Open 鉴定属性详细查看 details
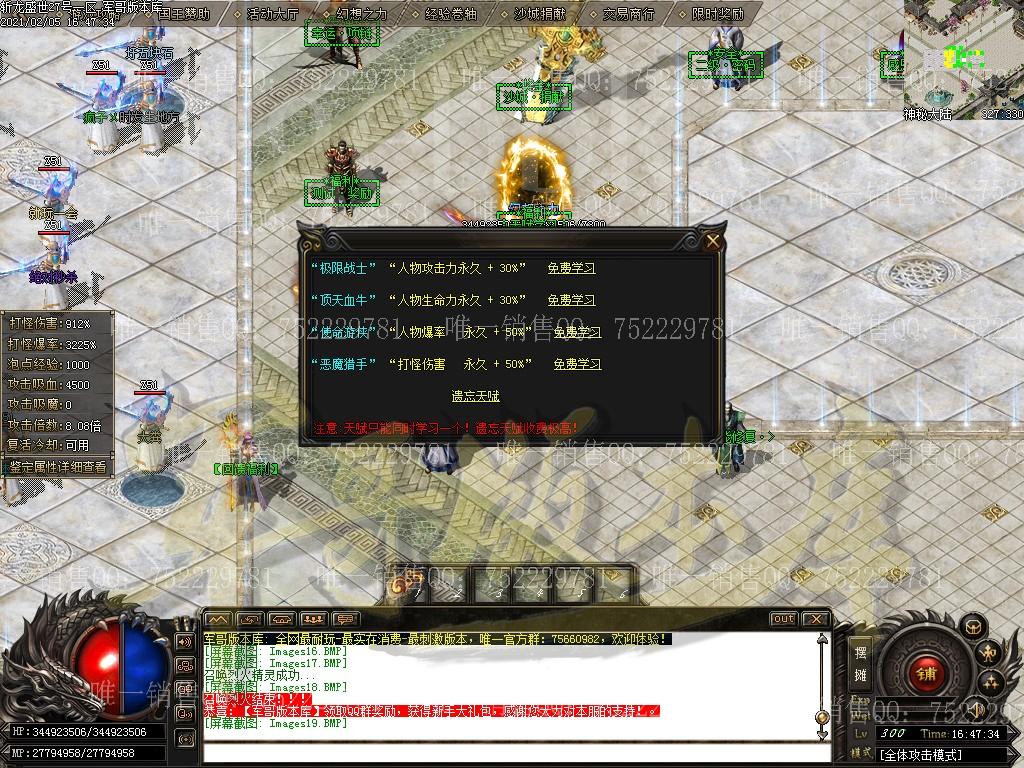 [57, 466]
